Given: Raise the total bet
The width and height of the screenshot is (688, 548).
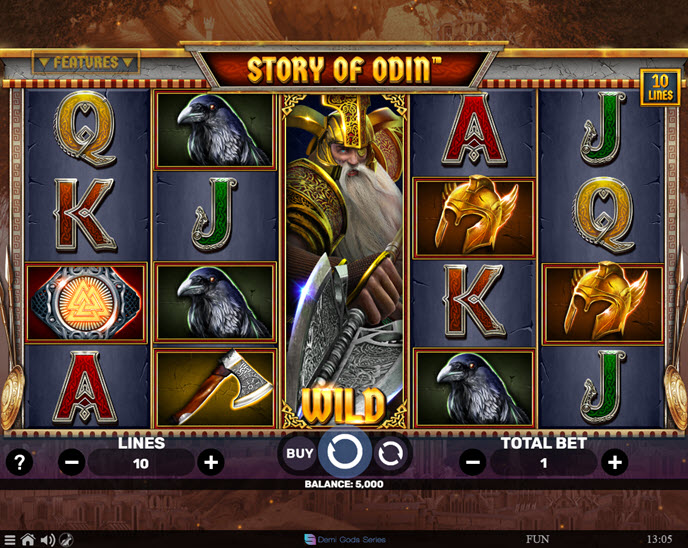Looking at the screenshot, I should [615, 462].
